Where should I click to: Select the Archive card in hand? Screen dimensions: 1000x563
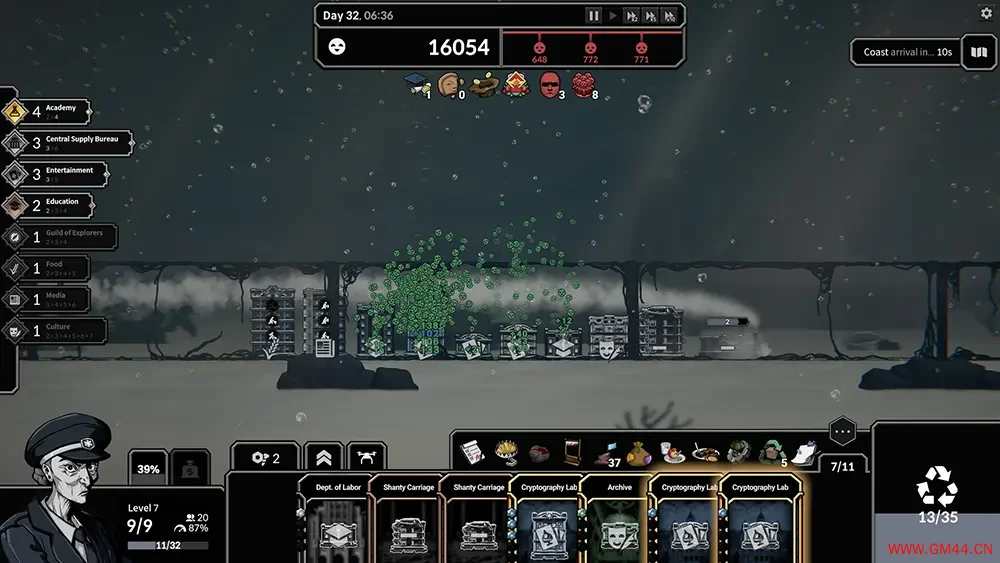[617, 520]
